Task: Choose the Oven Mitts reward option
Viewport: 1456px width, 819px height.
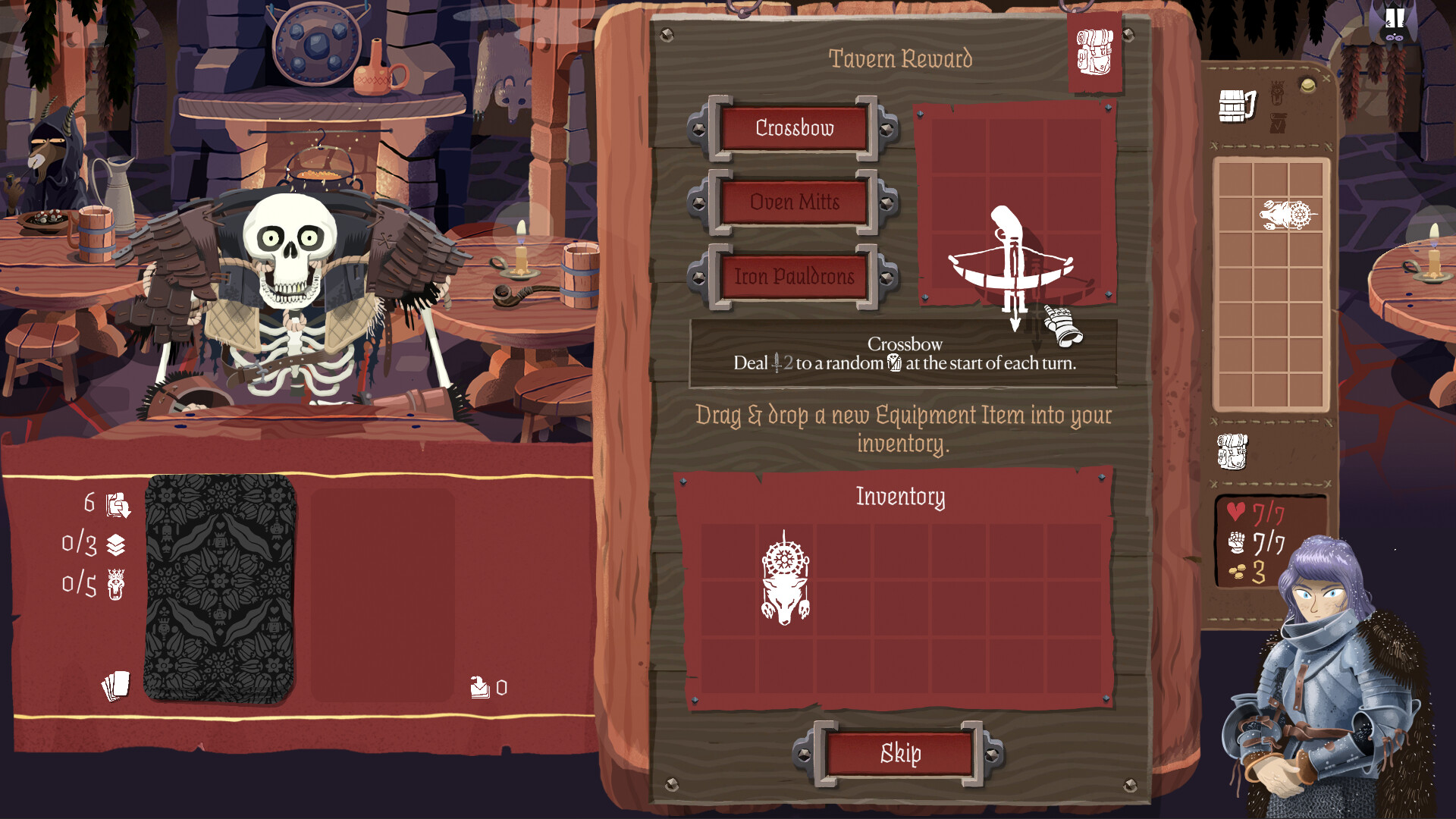Action: 793,202
